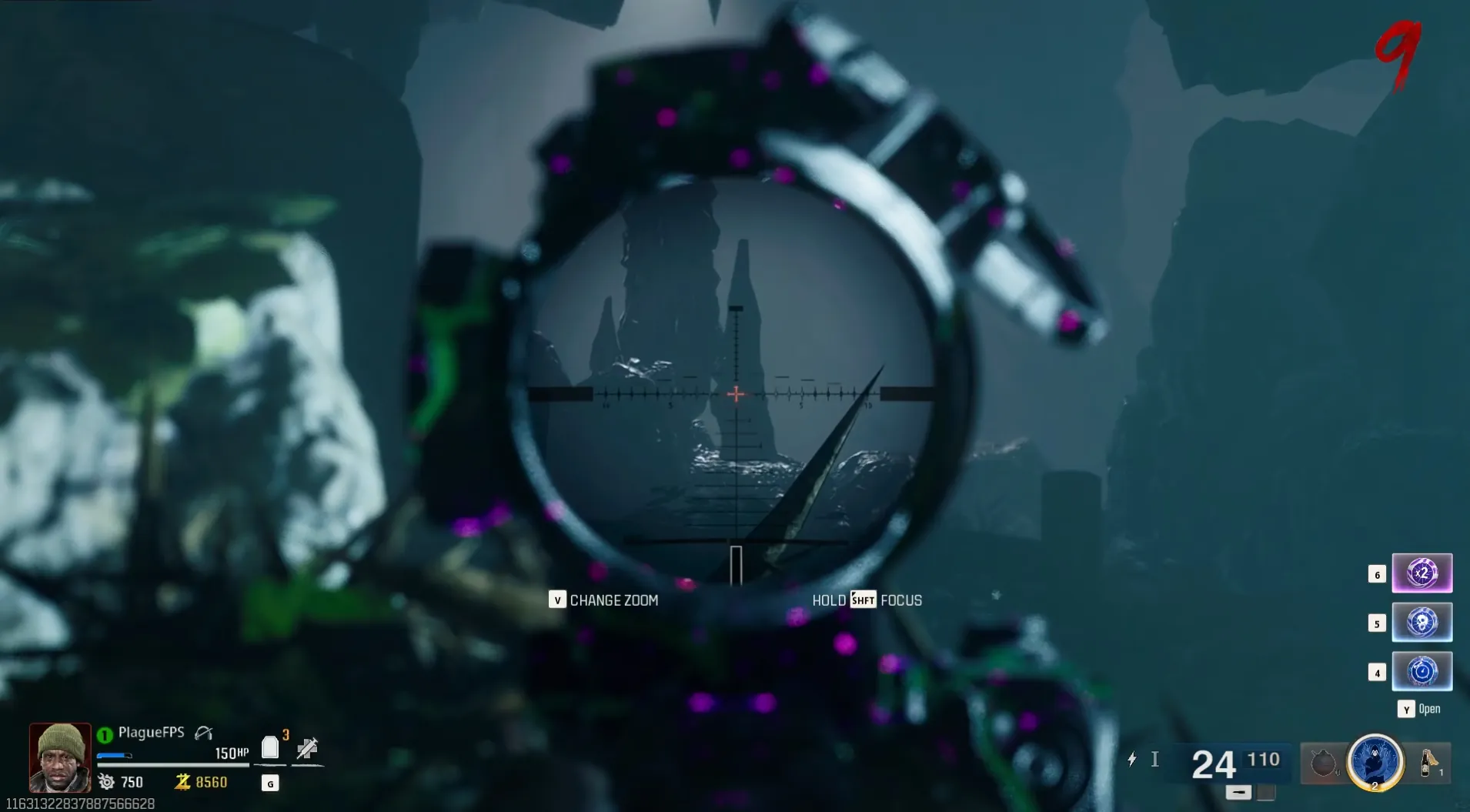
Task: Trigger the hooded figure field upgrade
Action: (x=1375, y=762)
